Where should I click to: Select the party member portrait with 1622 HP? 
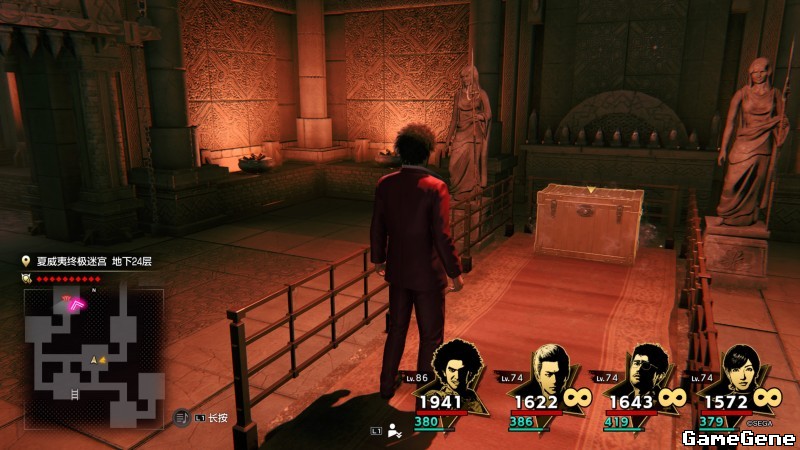click(x=549, y=370)
